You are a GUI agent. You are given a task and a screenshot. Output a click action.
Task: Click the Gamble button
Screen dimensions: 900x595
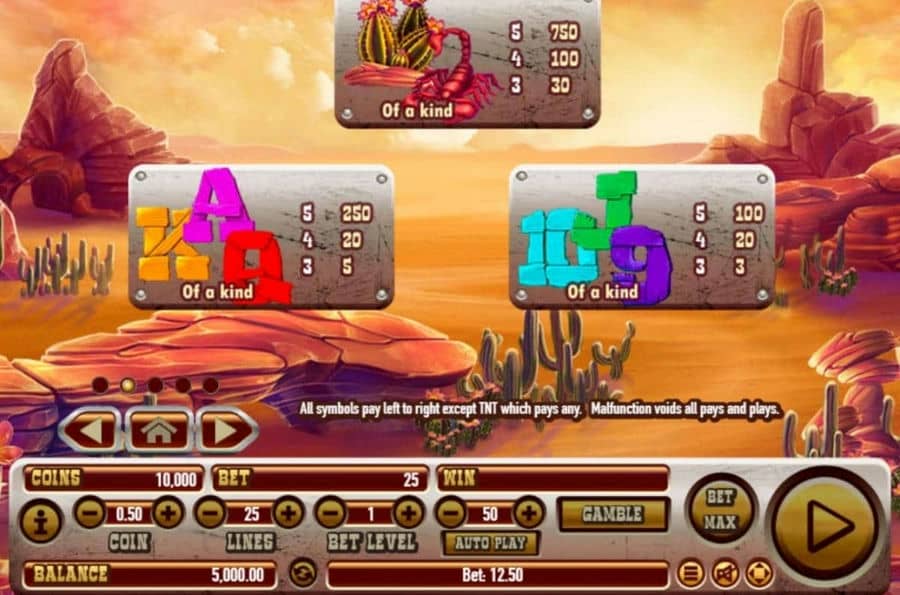coord(612,514)
